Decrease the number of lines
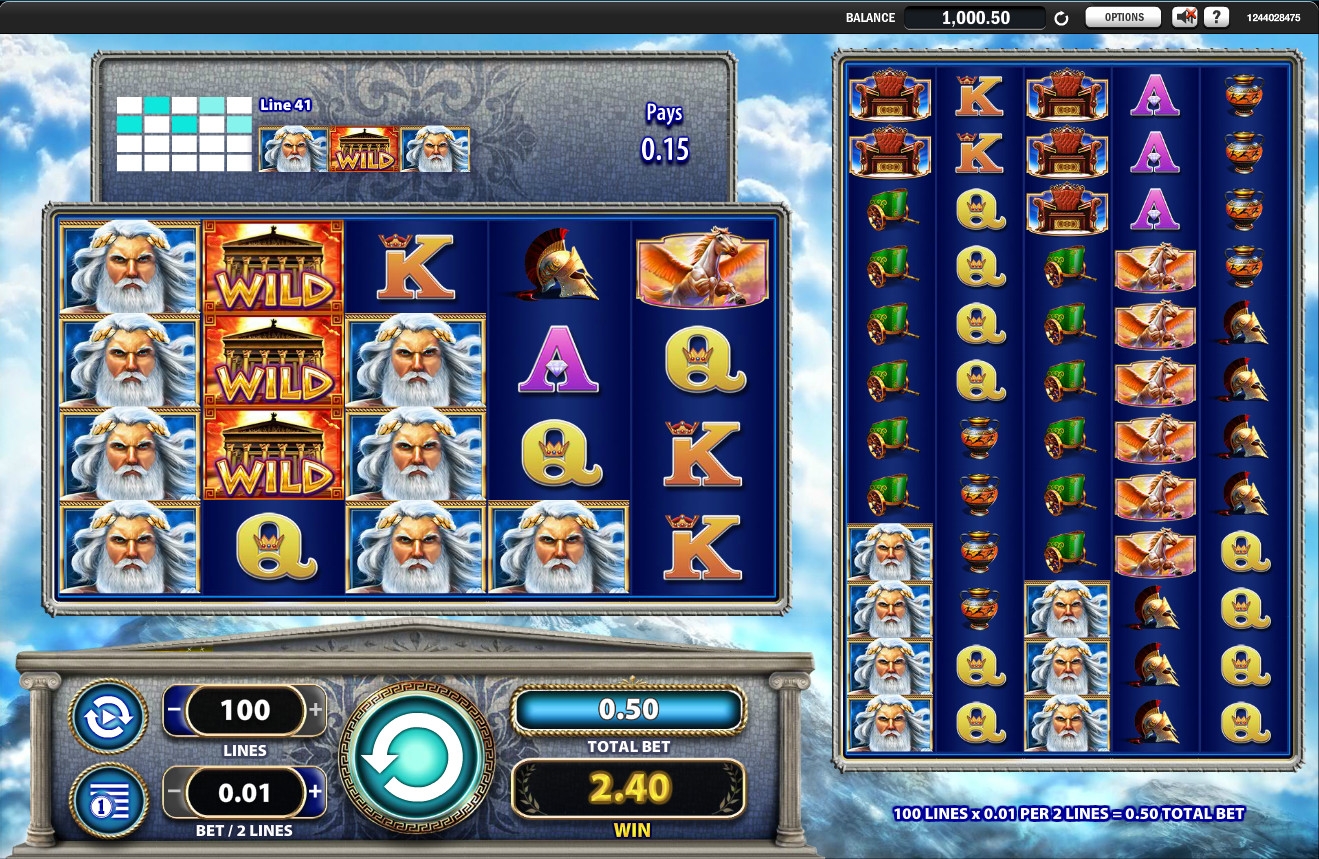1319x859 pixels. point(174,711)
